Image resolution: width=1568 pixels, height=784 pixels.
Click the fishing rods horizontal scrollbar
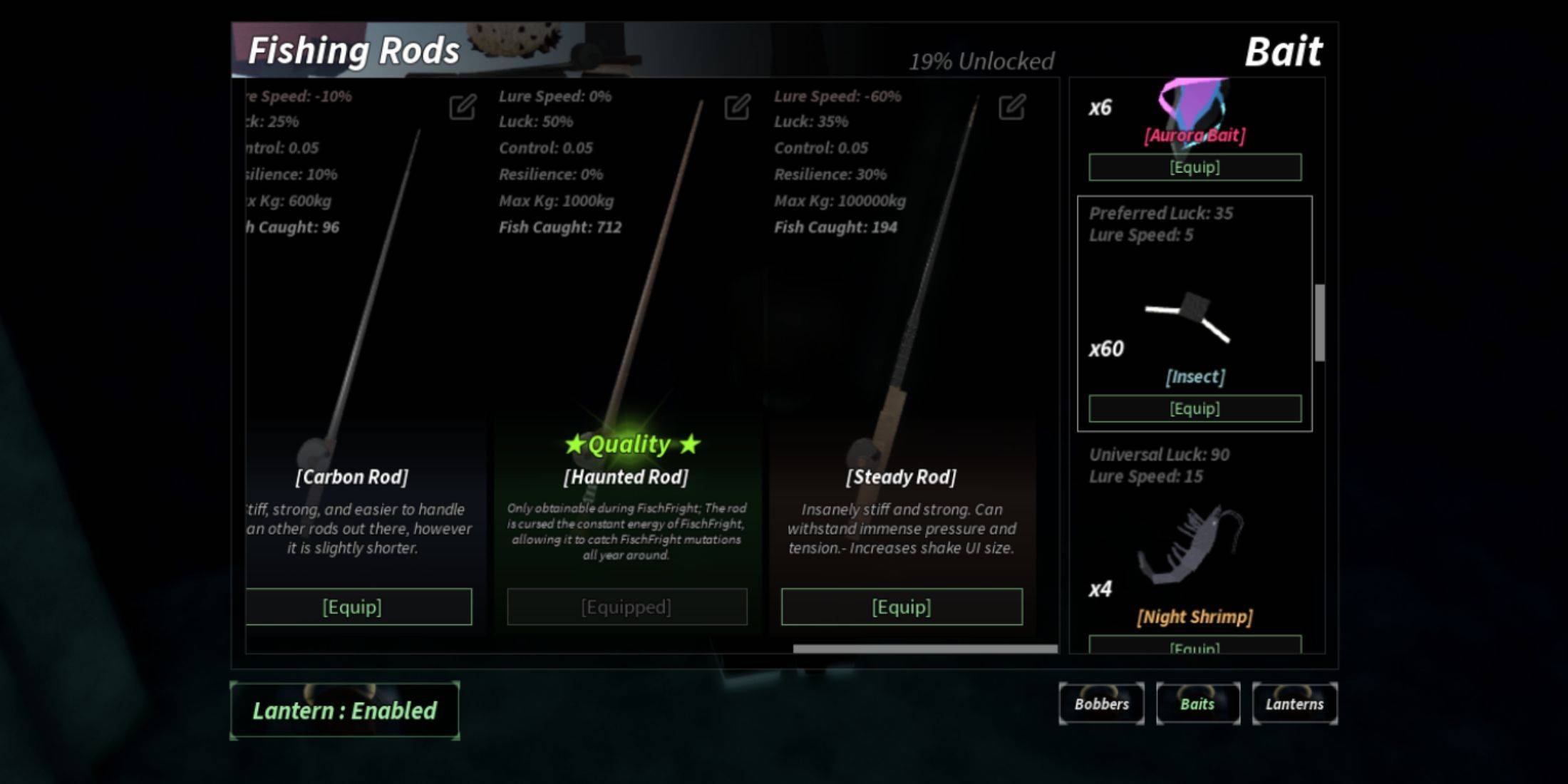point(925,649)
